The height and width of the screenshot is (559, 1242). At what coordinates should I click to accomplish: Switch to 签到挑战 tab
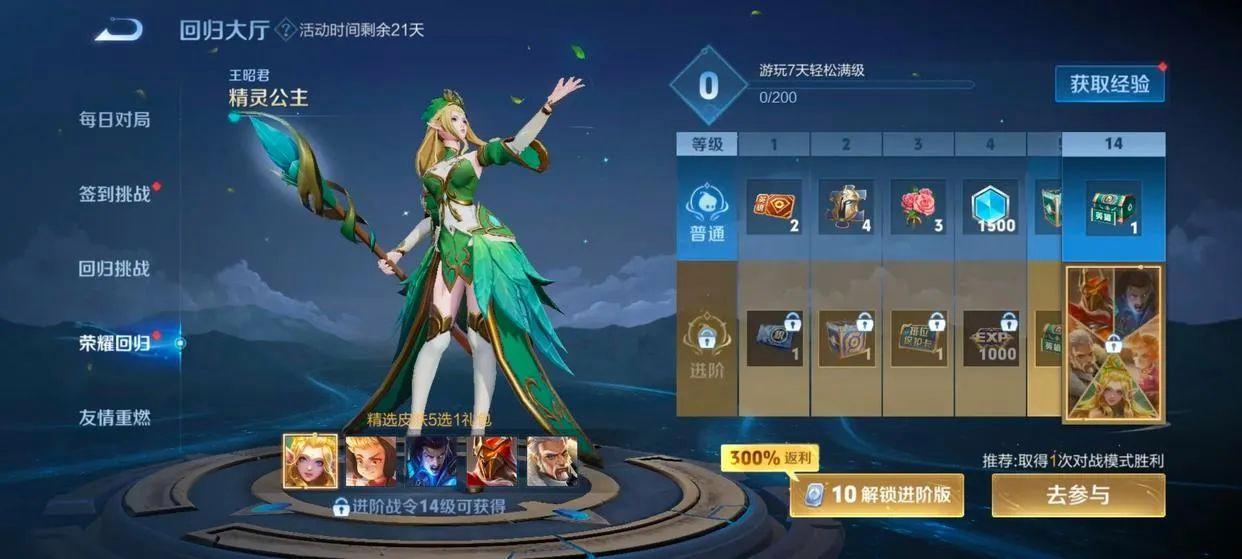[115, 193]
